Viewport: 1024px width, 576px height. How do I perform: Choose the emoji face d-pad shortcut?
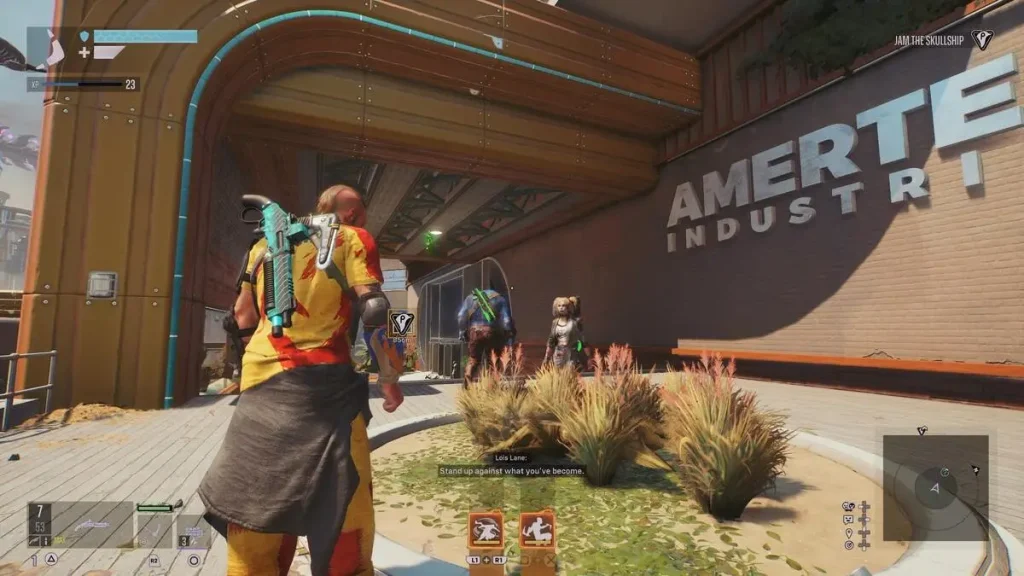pos(849,519)
